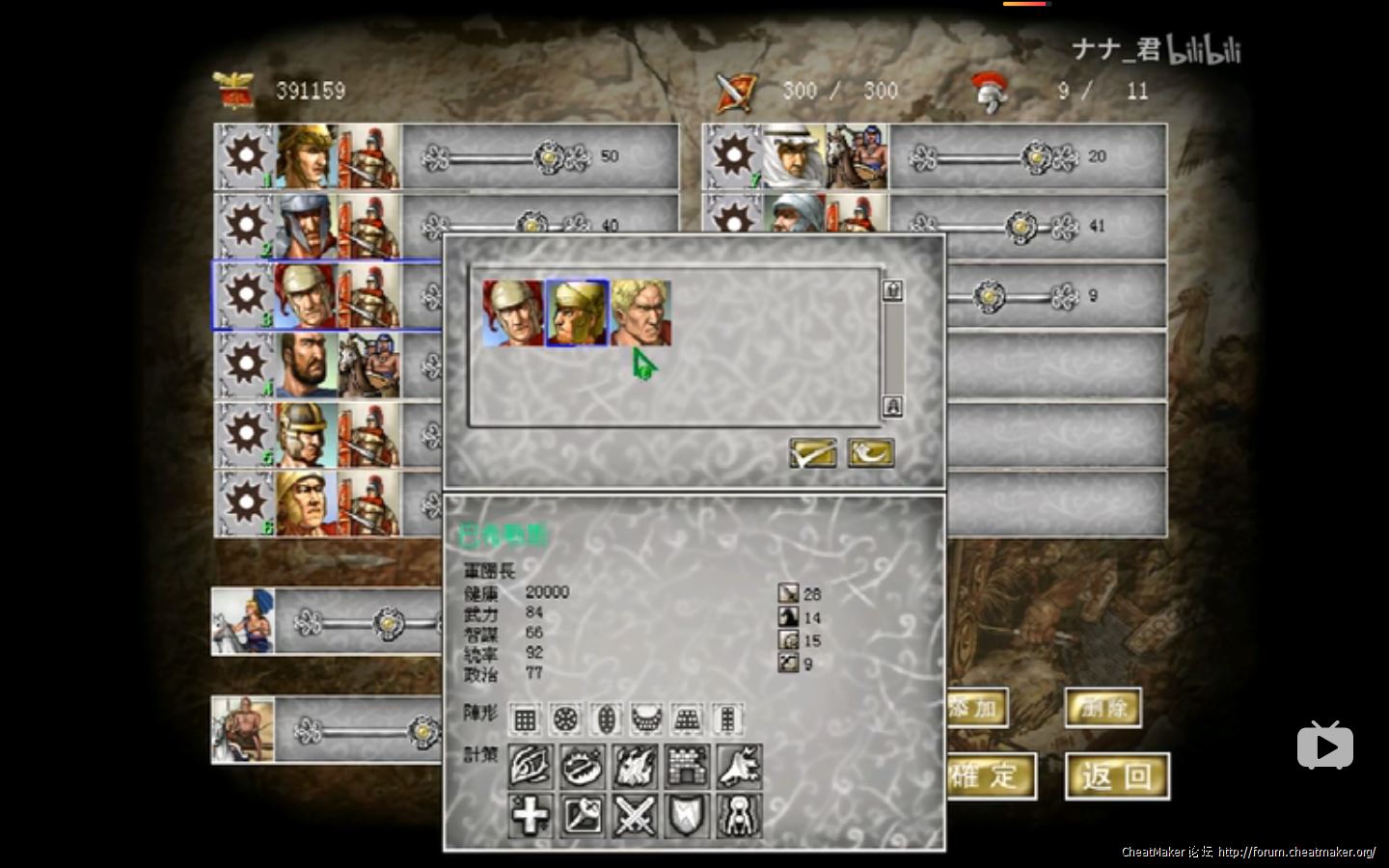Select the white-headscarf general in slot 7
The image size is (1389, 868).
click(x=795, y=156)
